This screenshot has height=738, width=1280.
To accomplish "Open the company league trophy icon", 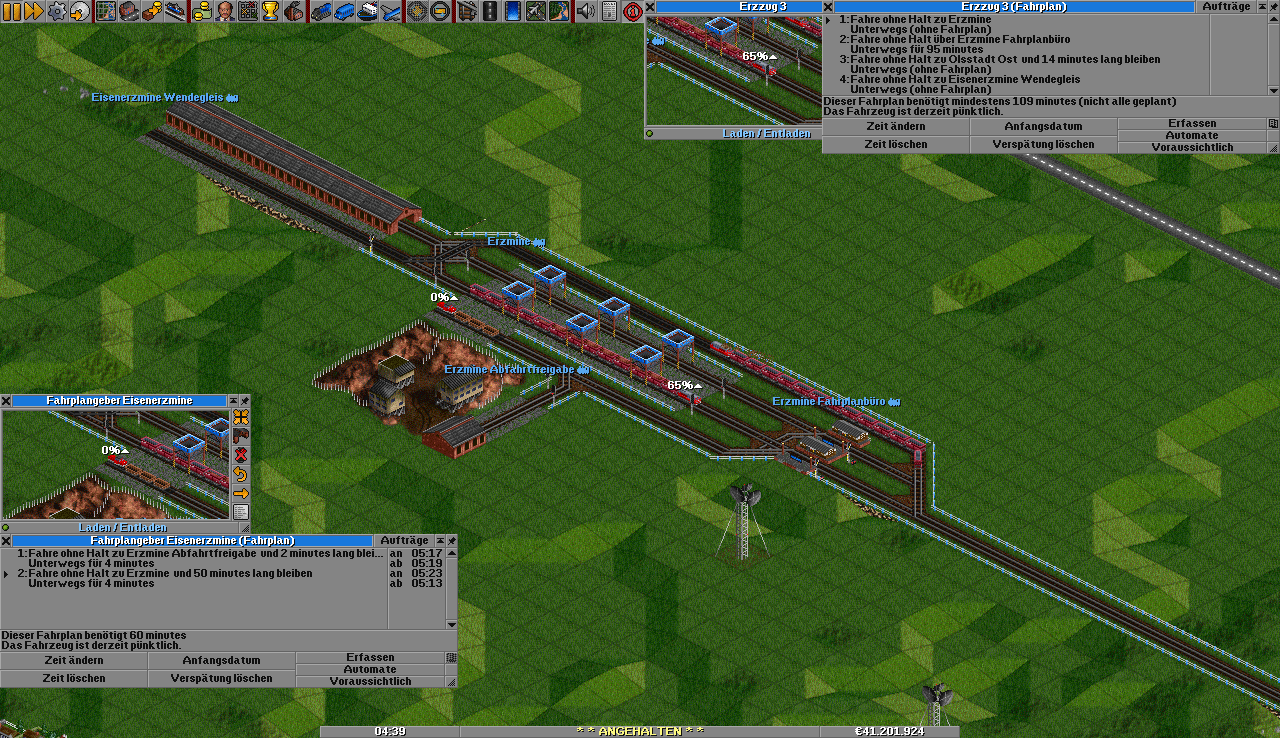I will [270, 11].
